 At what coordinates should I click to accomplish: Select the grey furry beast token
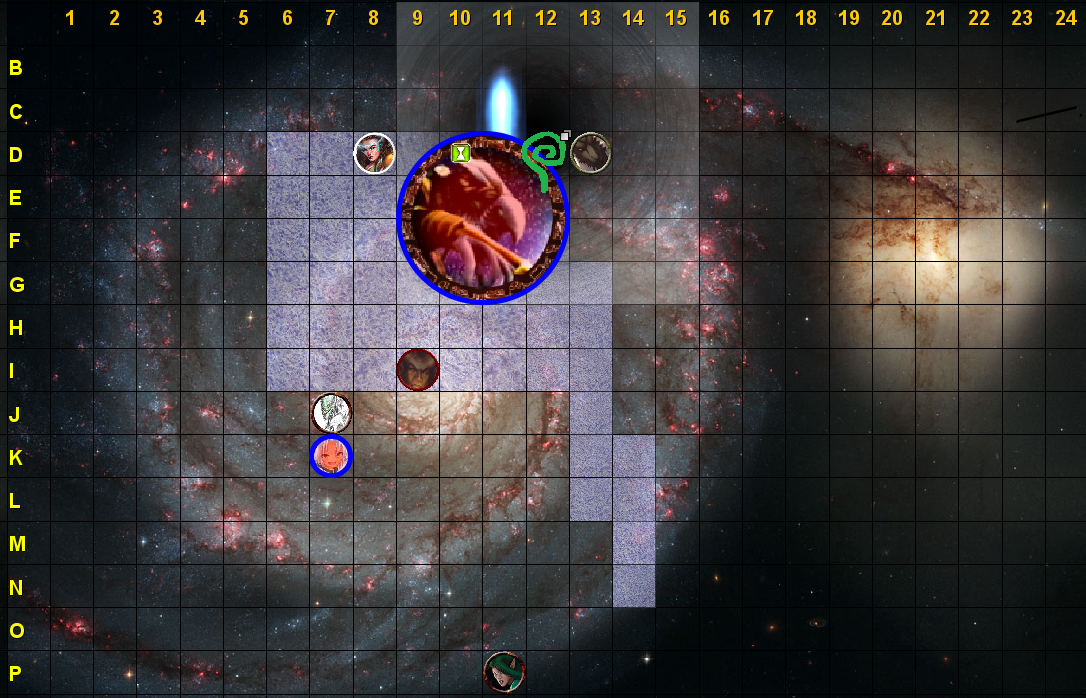click(591, 152)
